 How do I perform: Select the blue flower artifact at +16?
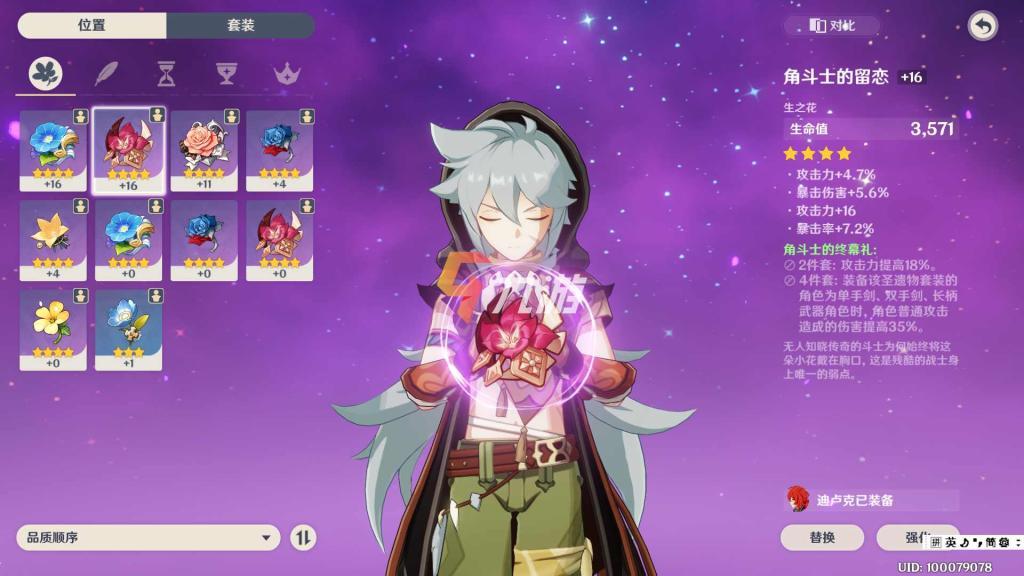pyautogui.click(x=53, y=148)
